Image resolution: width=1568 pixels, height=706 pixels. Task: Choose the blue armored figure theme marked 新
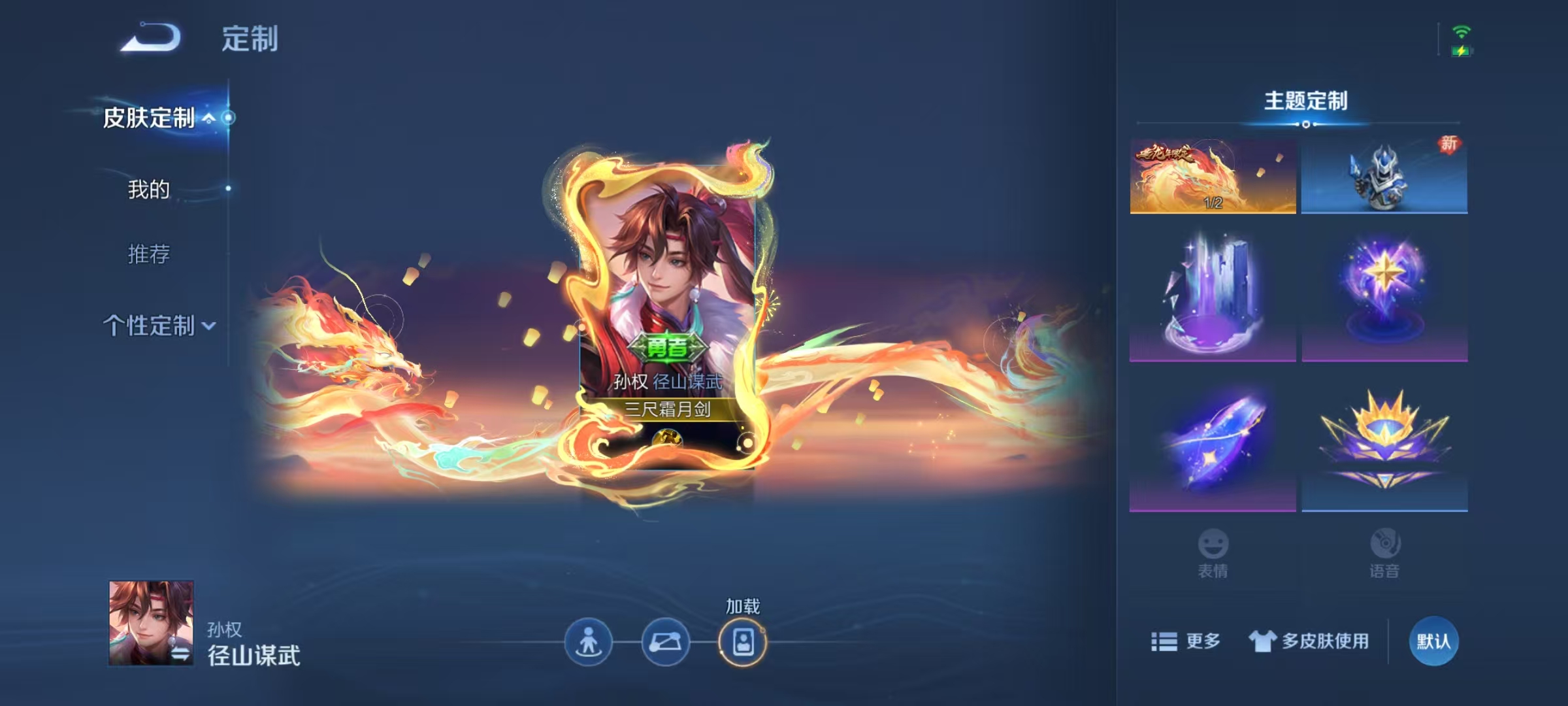pos(1384,176)
